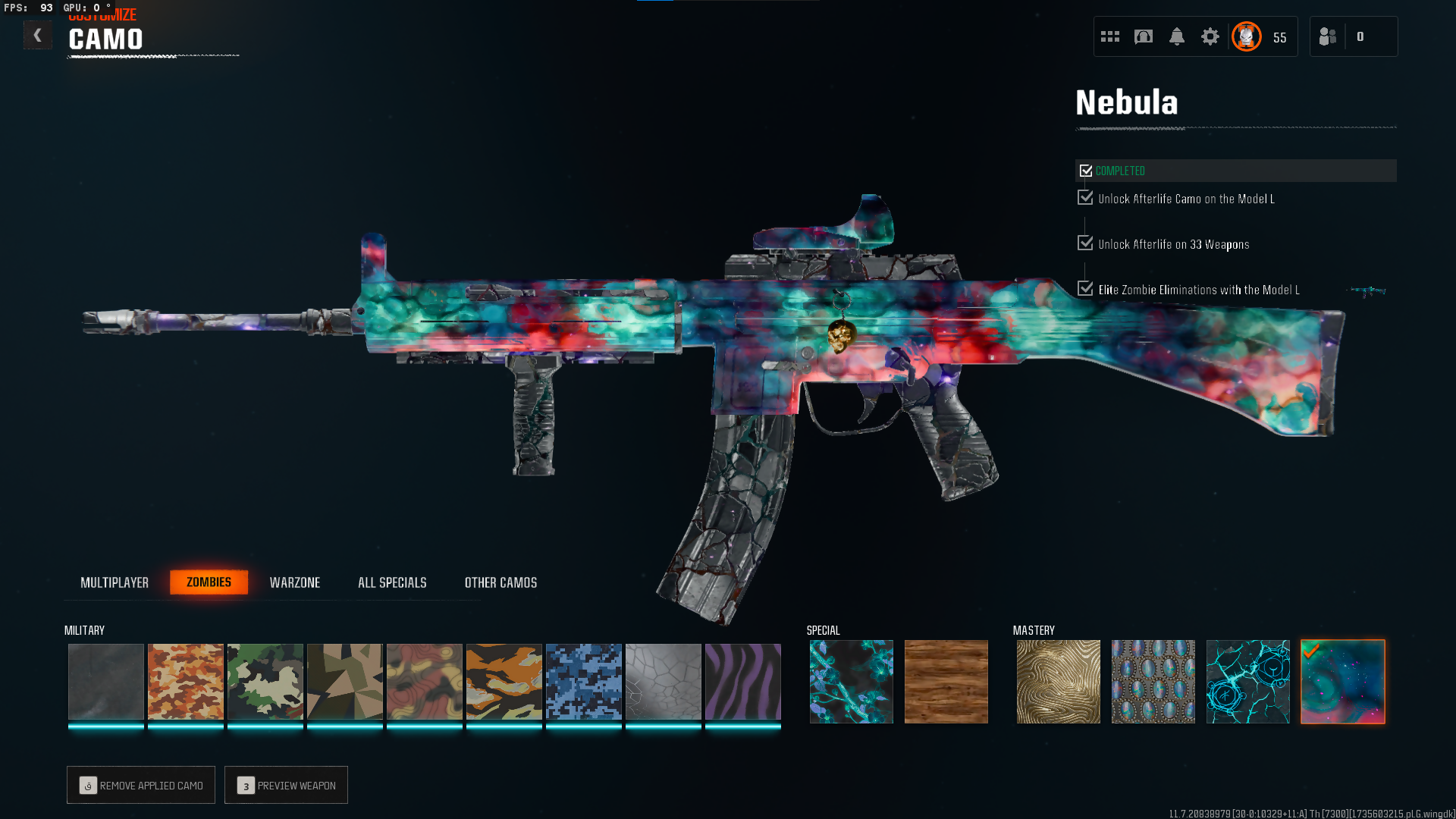The height and width of the screenshot is (819, 1456).
Task: Pick the cyan glowing rune mastery camo
Action: 1248,682
